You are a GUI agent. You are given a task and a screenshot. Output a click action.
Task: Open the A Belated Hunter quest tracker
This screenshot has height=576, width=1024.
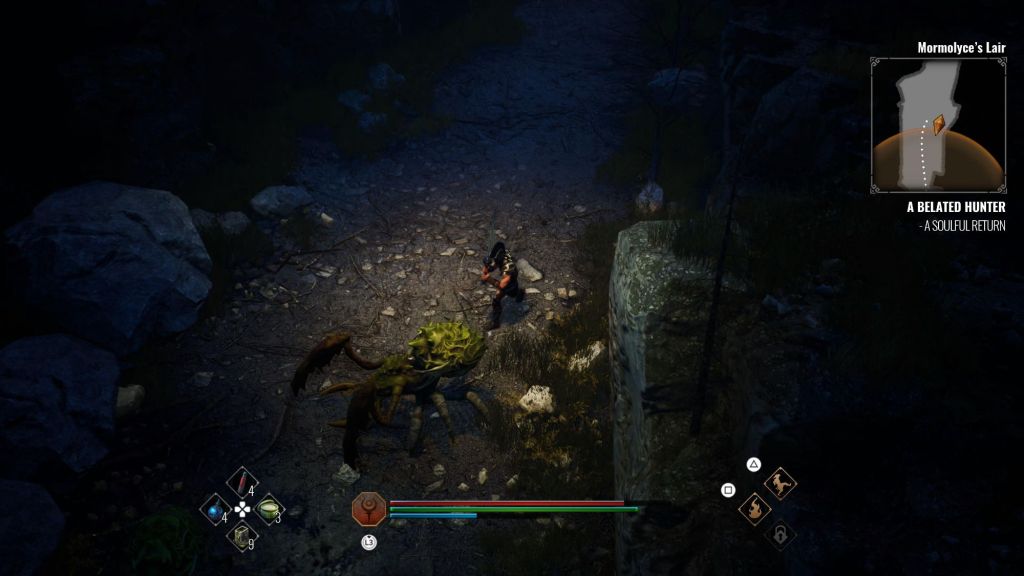tap(955, 207)
